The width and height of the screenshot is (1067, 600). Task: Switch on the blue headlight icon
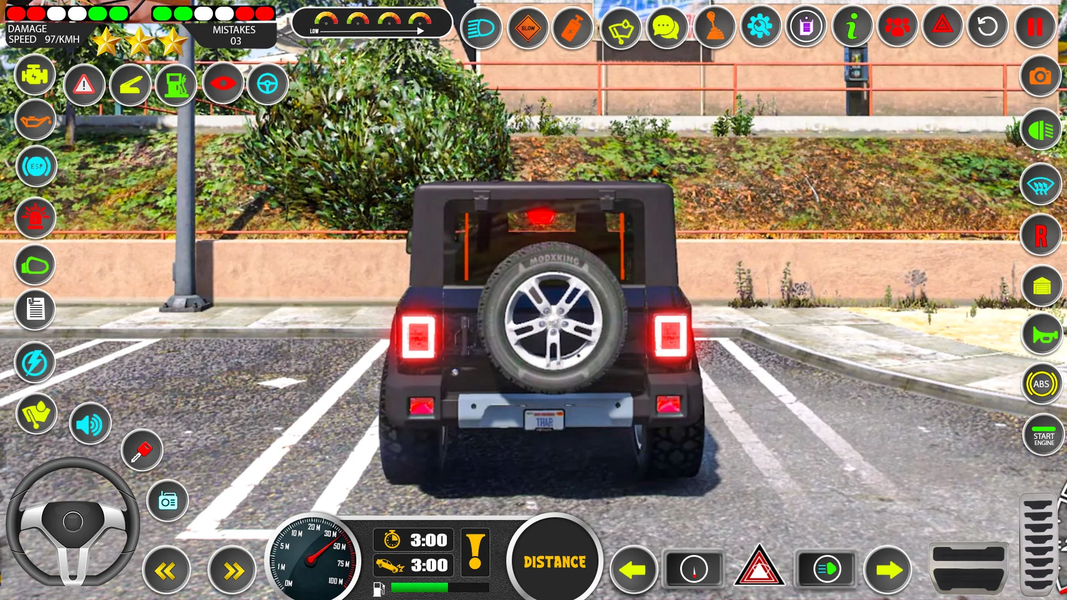[482, 28]
